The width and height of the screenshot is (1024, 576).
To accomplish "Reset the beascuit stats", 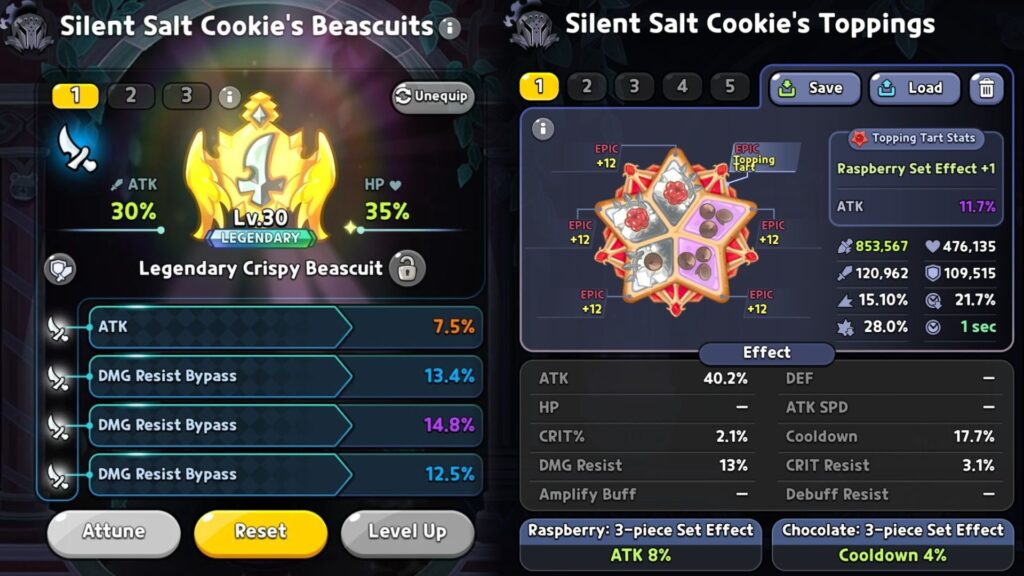I will point(260,532).
